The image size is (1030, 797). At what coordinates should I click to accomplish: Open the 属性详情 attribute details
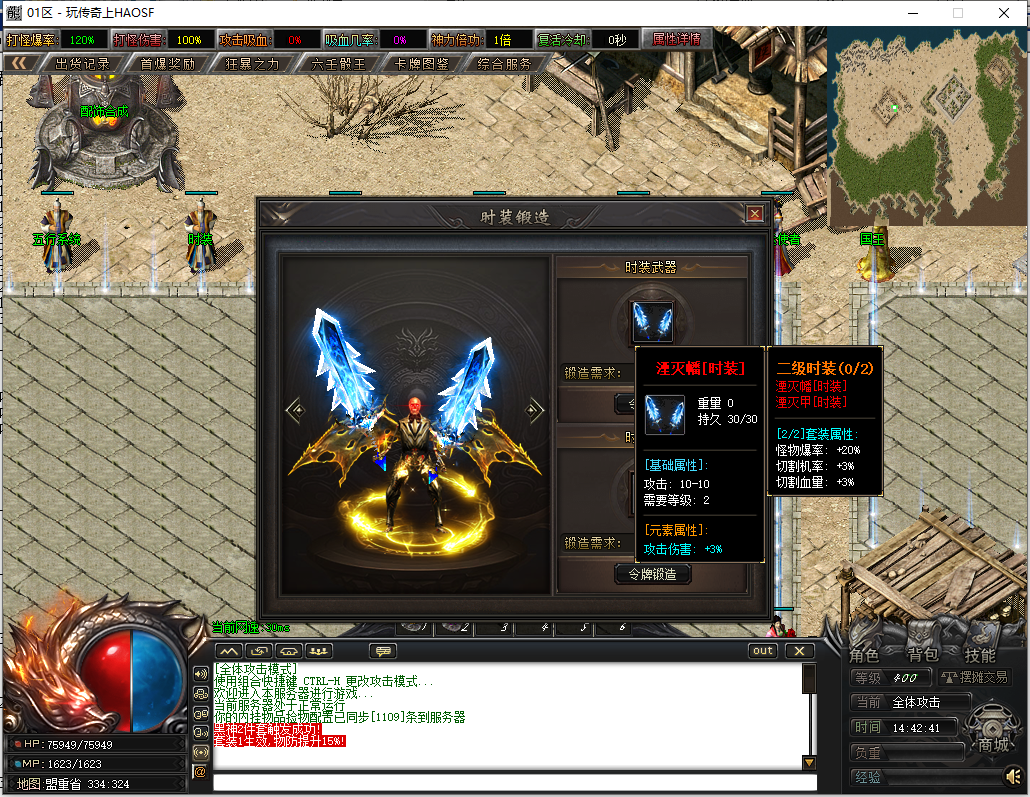pyautogui.click(x=676, y=39)
